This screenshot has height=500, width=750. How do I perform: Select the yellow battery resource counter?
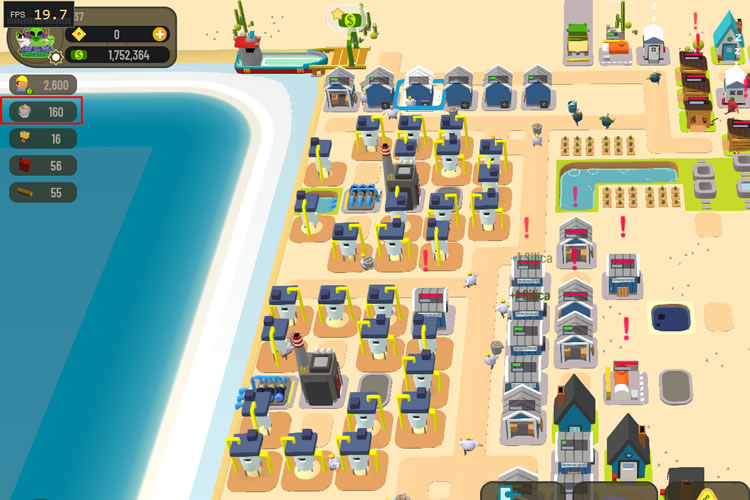[43, 139]
